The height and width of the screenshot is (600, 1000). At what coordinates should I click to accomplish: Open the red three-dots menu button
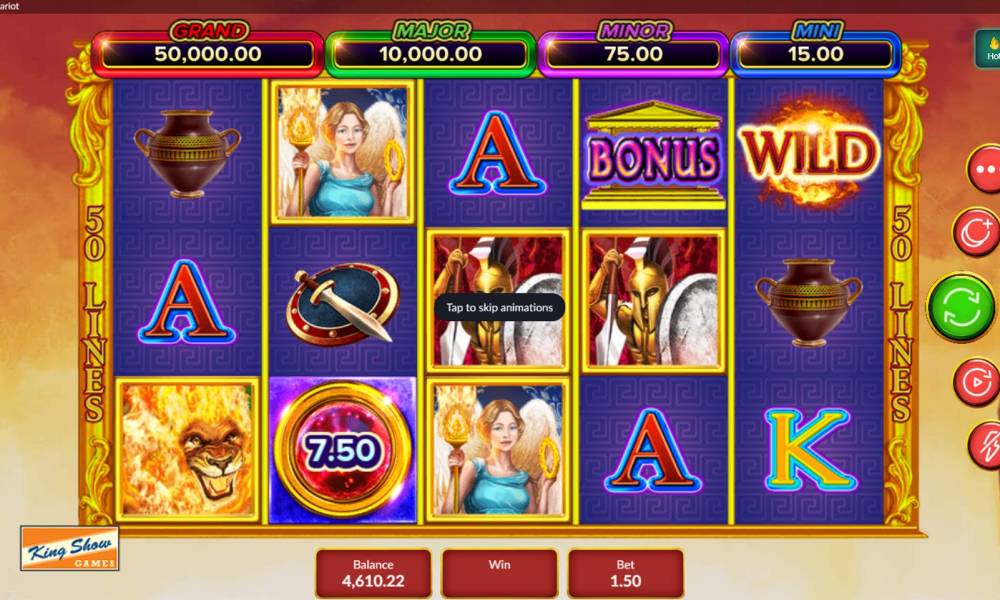pos(985,170)
